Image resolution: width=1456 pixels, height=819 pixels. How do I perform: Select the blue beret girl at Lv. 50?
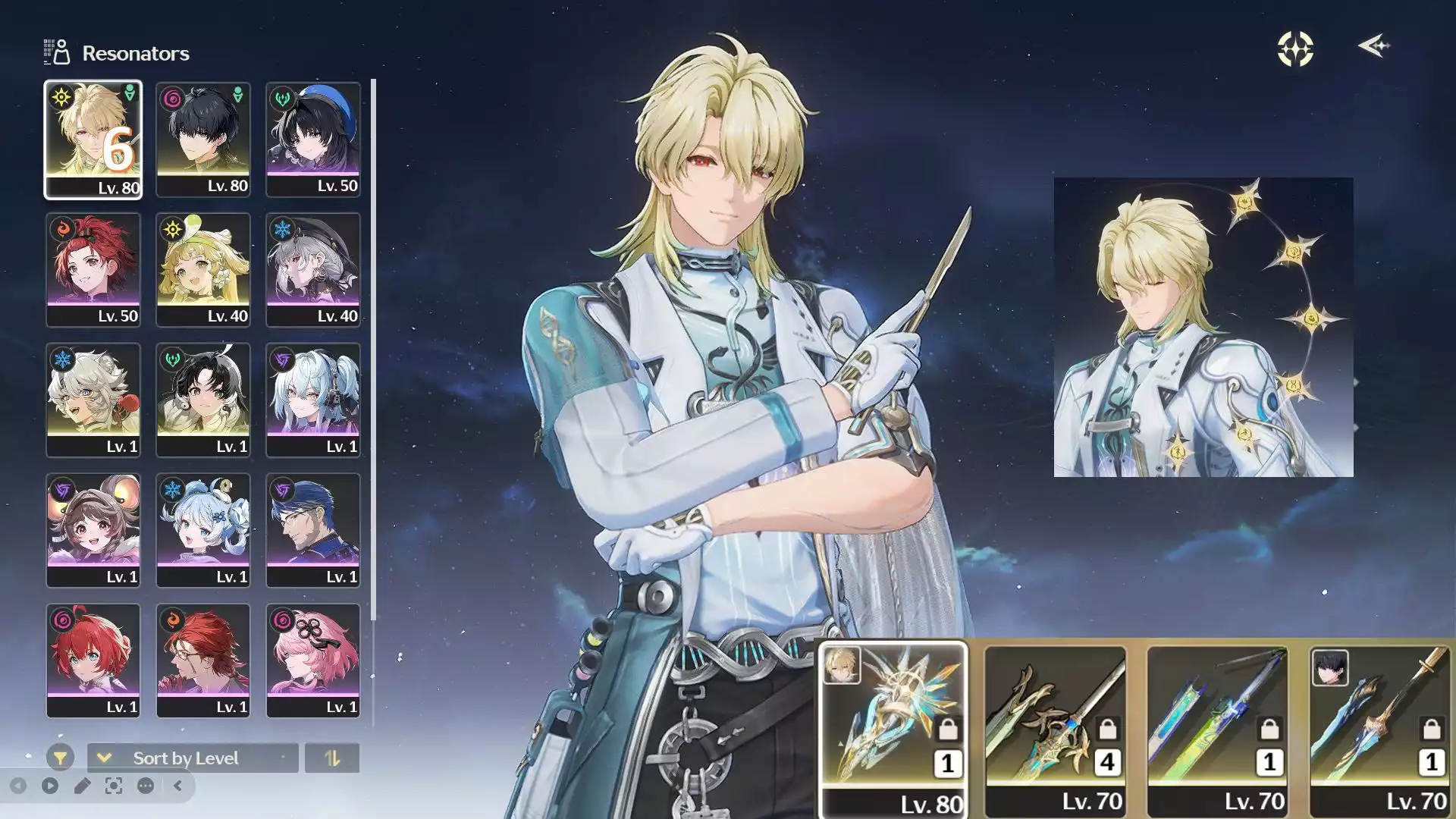pyautogui.click(x=312, y=140)
